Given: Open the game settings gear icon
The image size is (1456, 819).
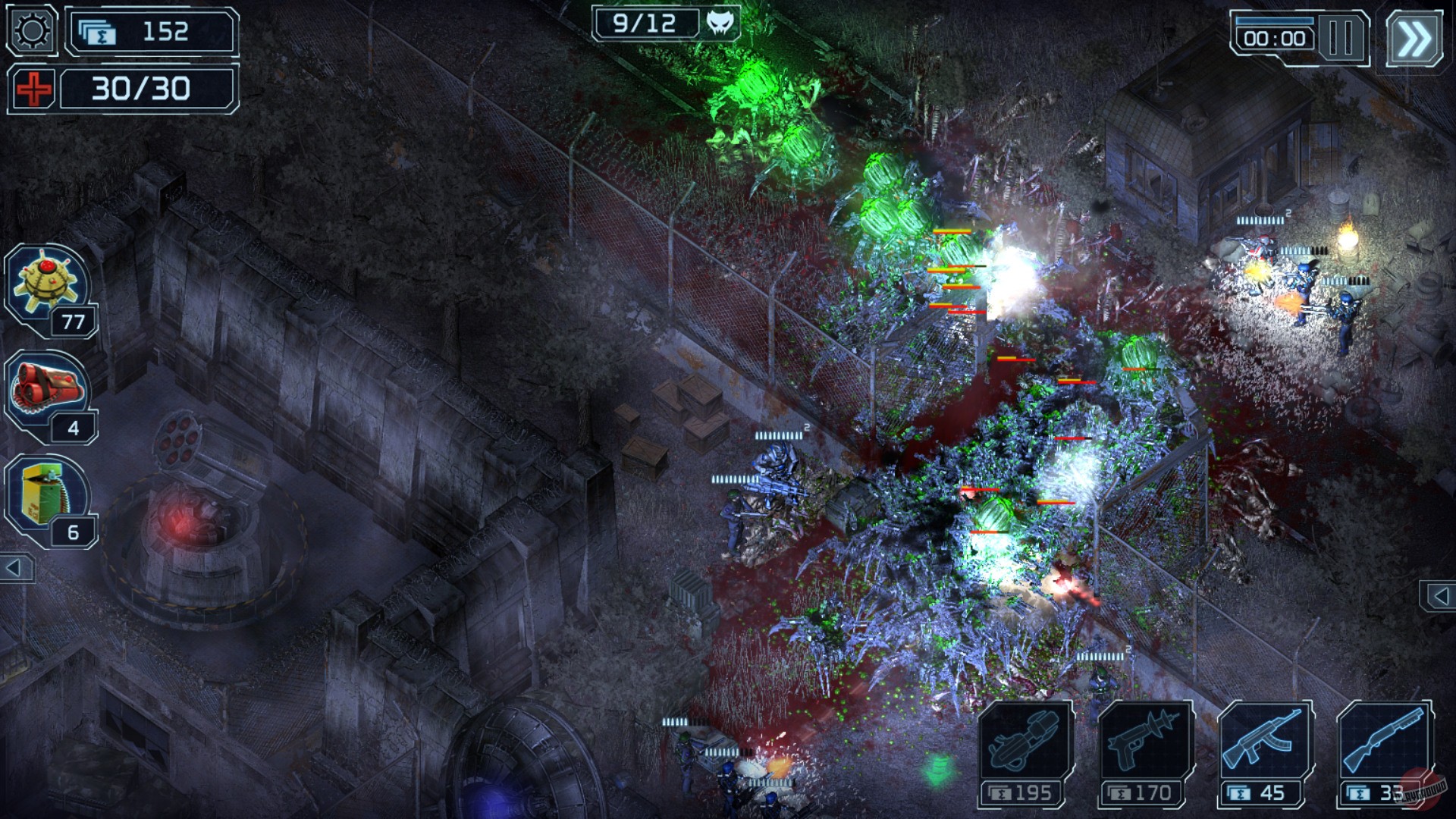Looking at the screenshot, I should click(30, 30).
